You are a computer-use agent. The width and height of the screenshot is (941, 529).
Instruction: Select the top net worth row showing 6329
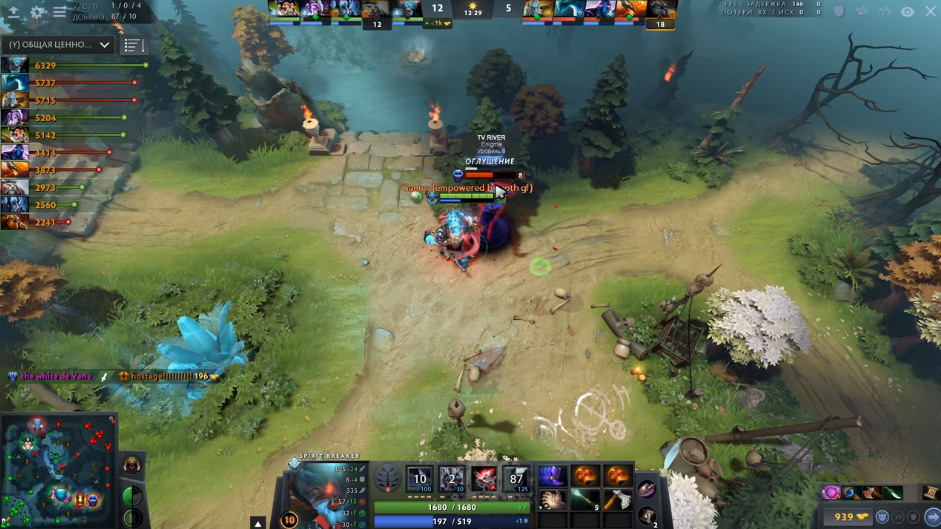70,66
